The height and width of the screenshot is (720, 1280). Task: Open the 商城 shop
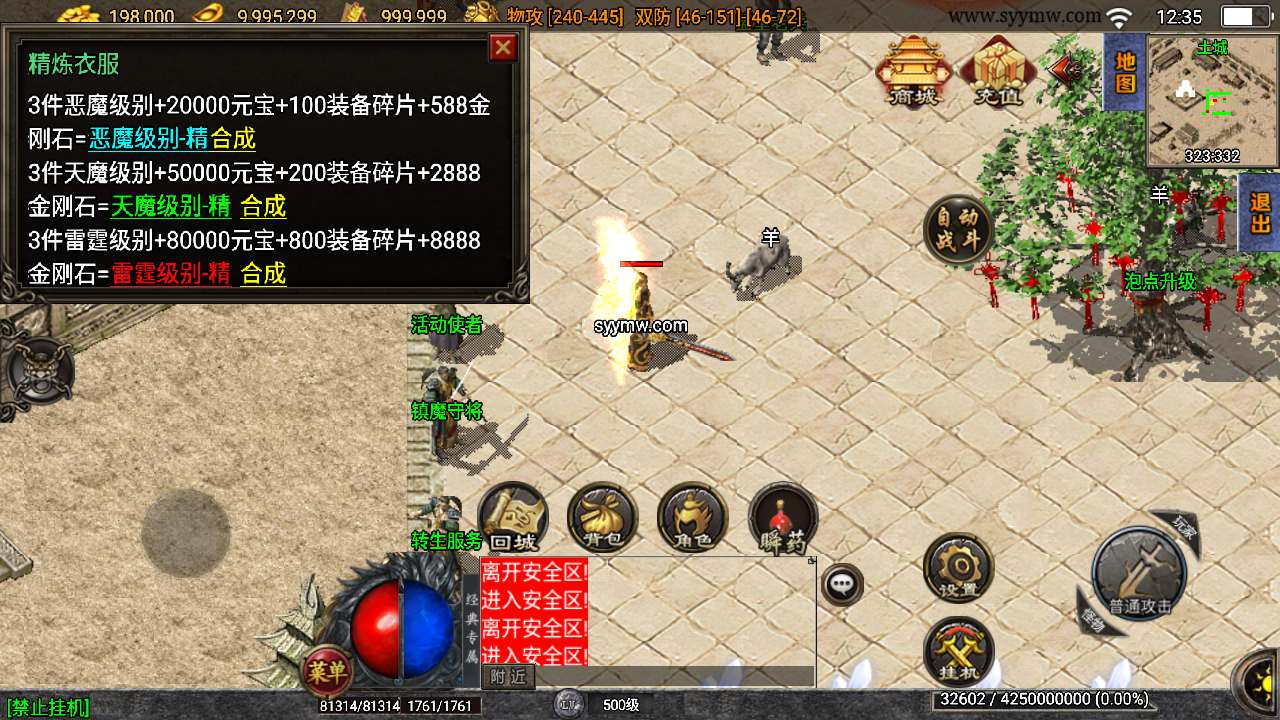[912, 70]
